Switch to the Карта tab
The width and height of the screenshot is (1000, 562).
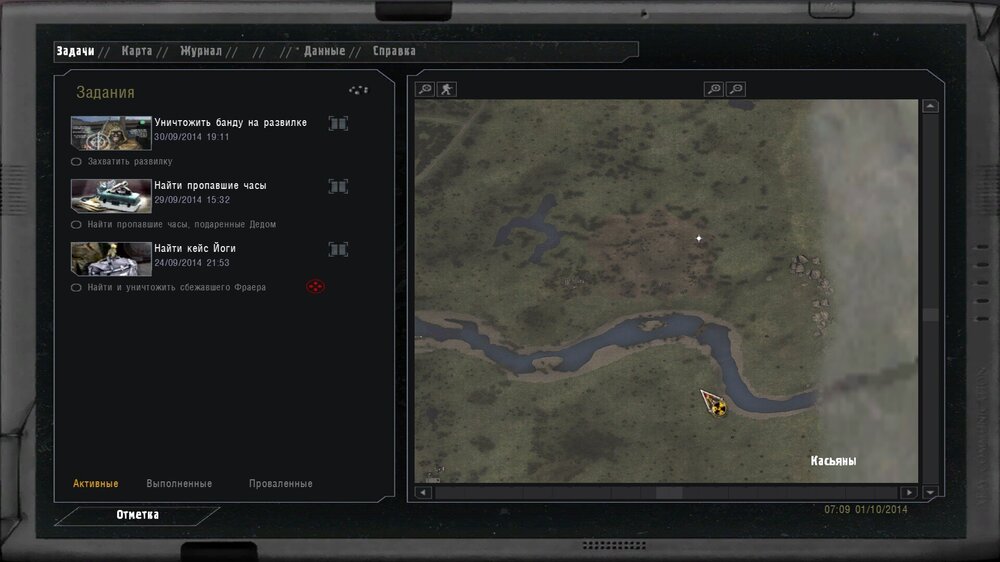pos(137,51)
